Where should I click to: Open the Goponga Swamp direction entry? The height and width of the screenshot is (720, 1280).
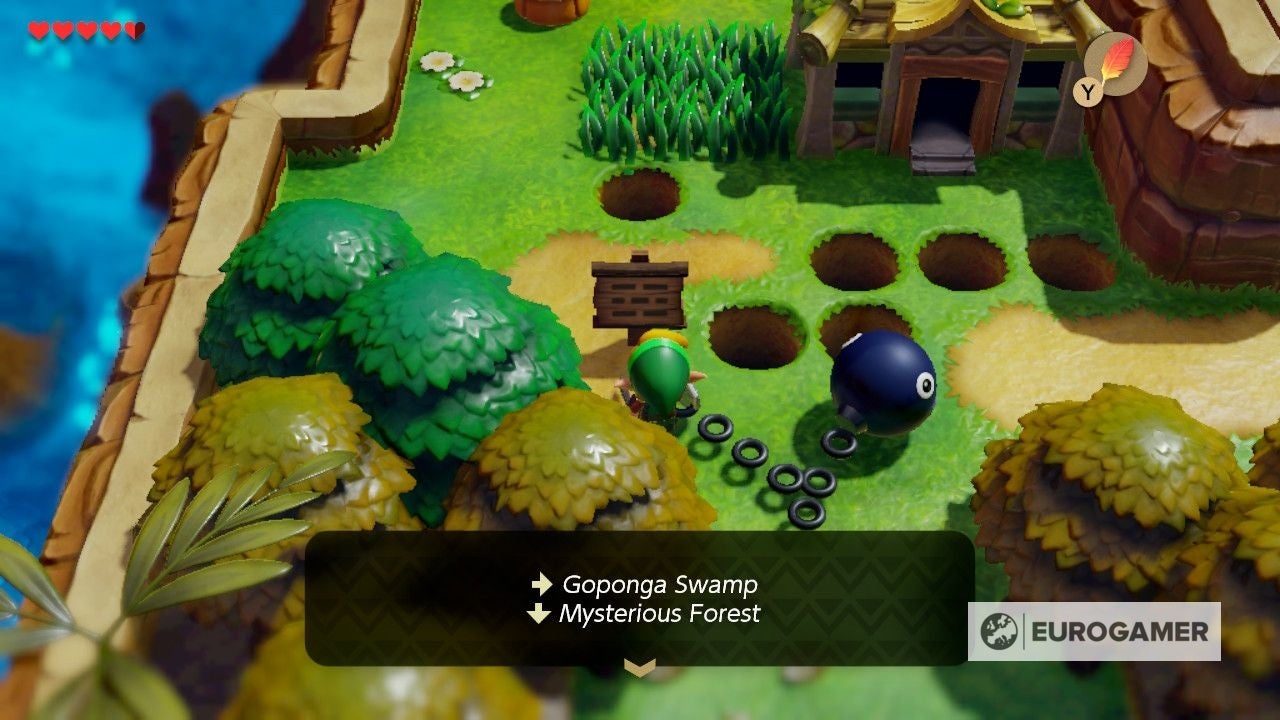[661, 584]
